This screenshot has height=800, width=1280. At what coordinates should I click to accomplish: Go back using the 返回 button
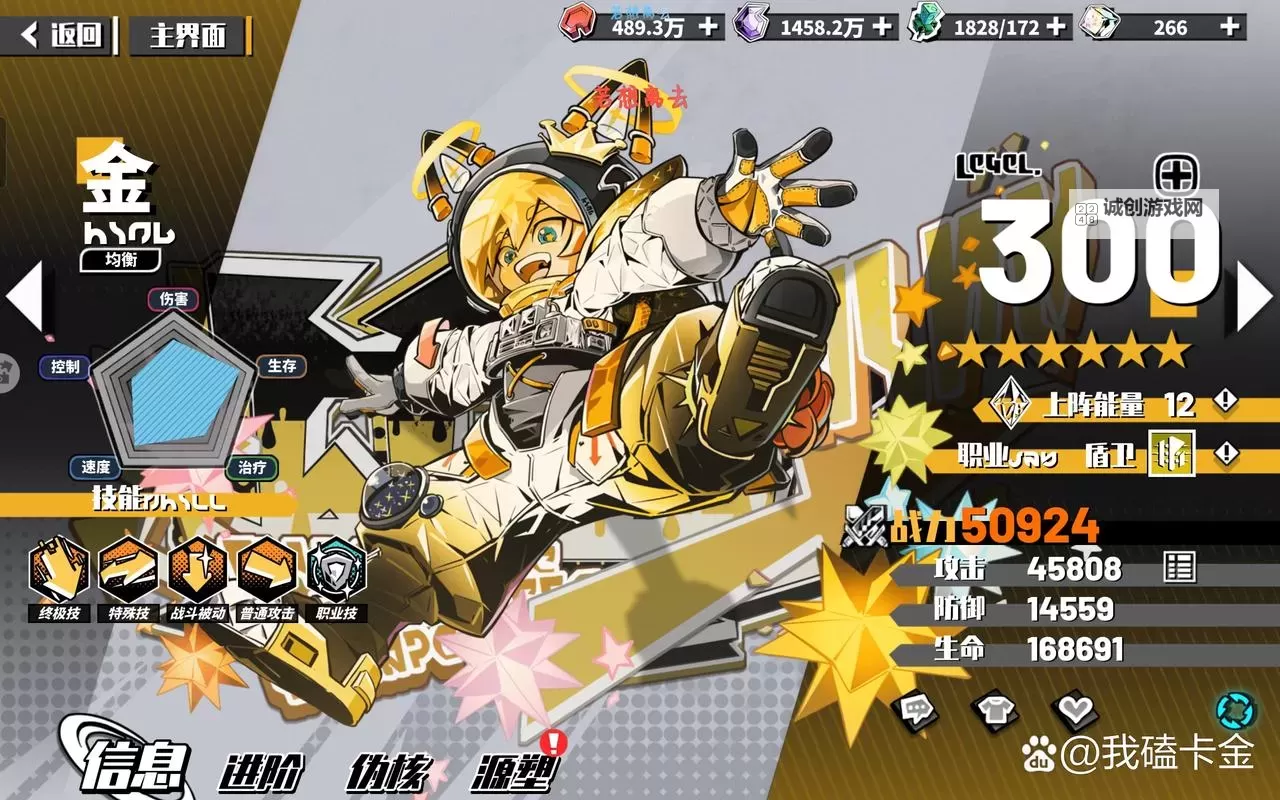(62, 36)
